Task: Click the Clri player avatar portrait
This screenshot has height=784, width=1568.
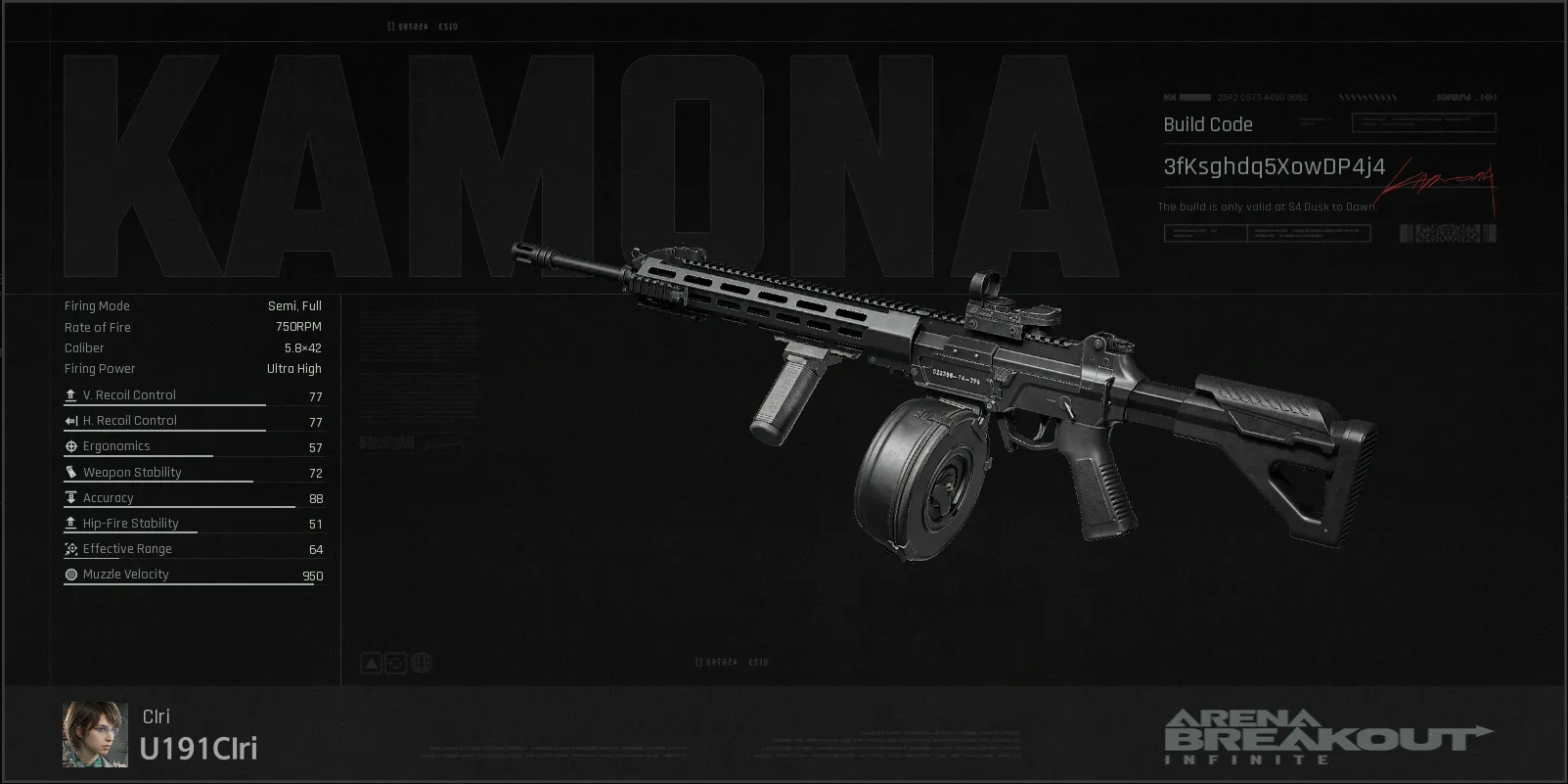Action: click(x=95, y=734)
